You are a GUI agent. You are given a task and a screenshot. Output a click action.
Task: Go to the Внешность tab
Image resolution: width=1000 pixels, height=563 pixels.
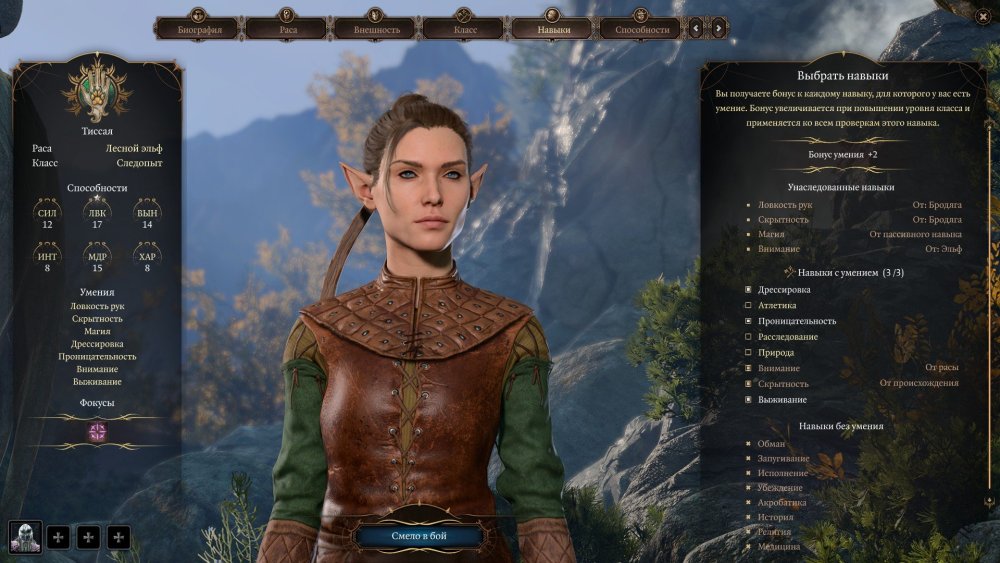coord(376,29)
